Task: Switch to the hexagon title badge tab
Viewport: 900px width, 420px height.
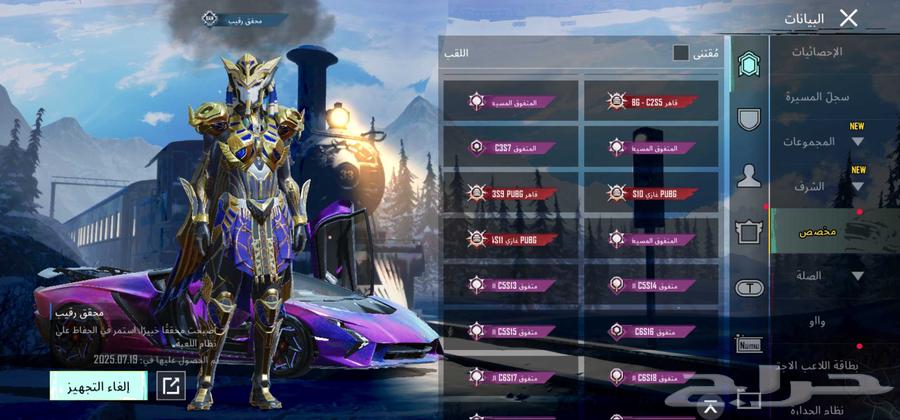Action: (748, 66)
